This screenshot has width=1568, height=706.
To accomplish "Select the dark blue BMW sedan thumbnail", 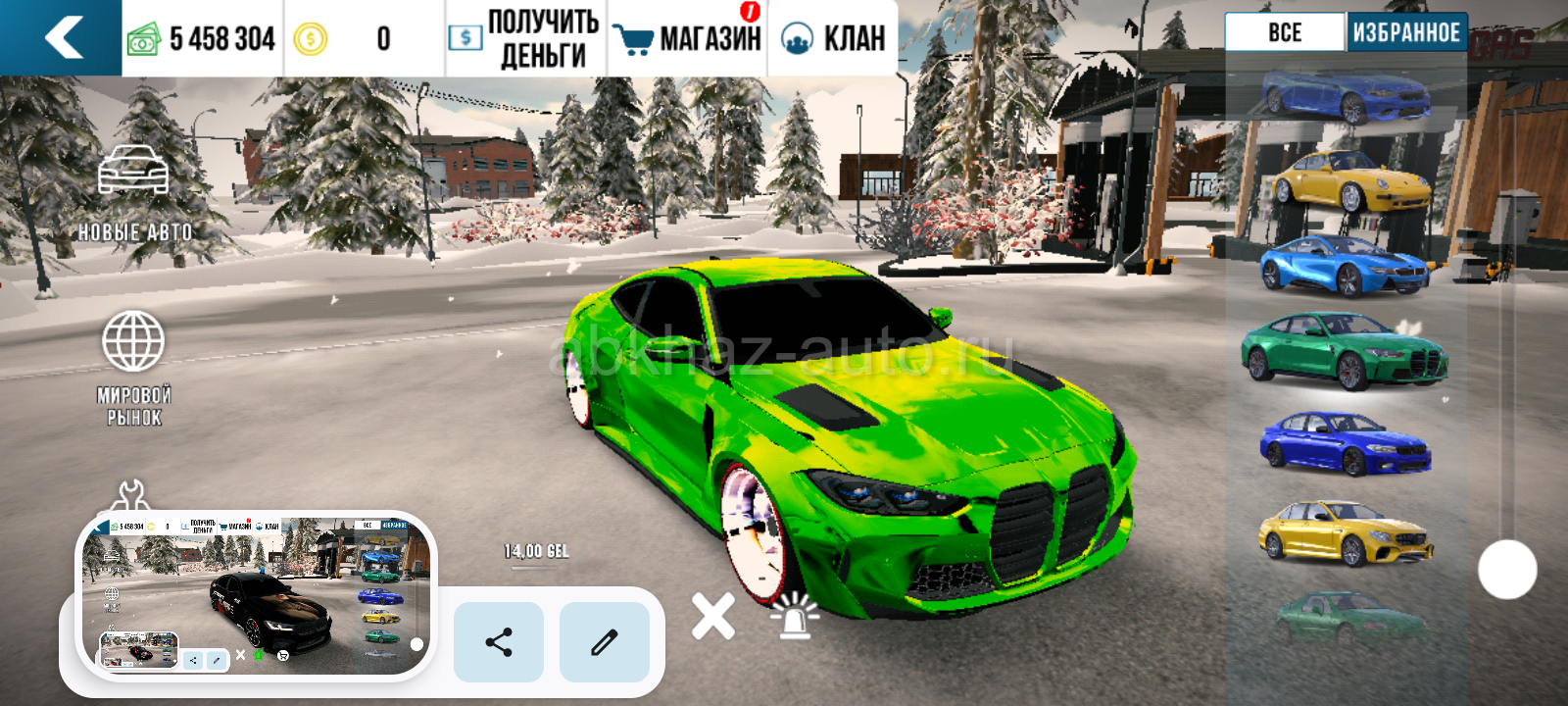I will (x=1345, y=443).
